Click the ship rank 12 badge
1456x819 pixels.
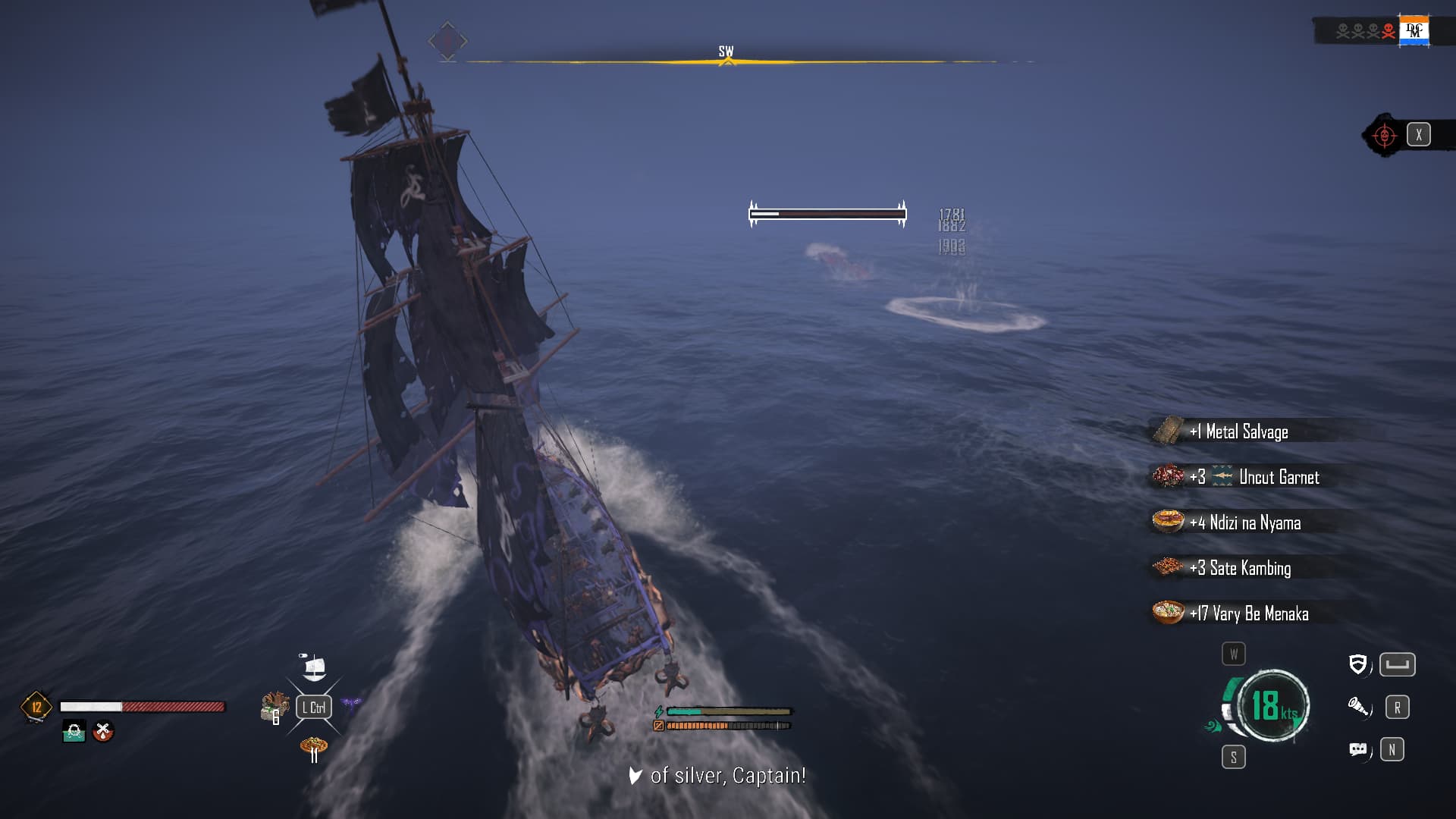(x=36, y=707)
